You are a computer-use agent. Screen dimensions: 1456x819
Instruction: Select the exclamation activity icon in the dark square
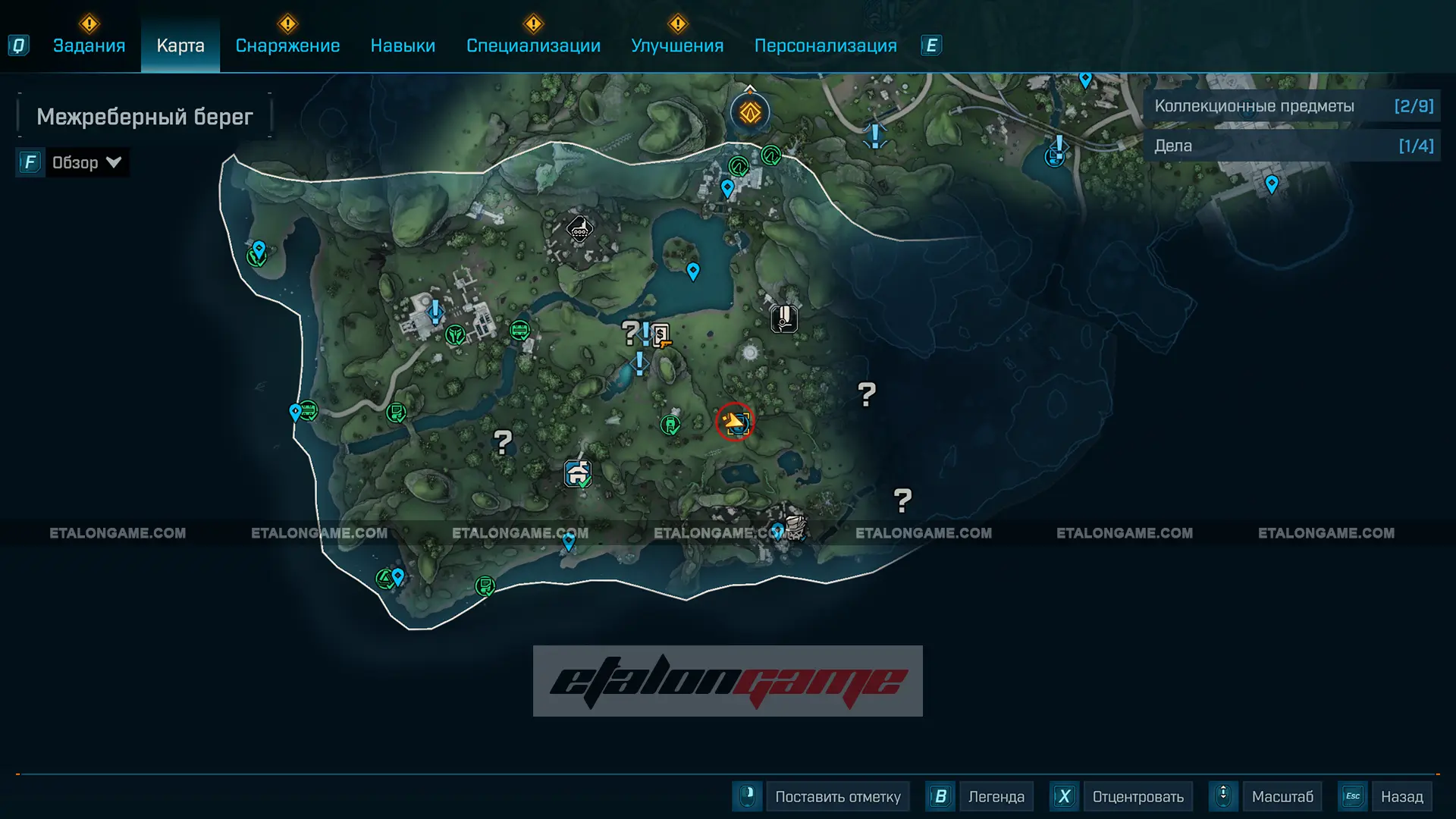pos(784,318)
